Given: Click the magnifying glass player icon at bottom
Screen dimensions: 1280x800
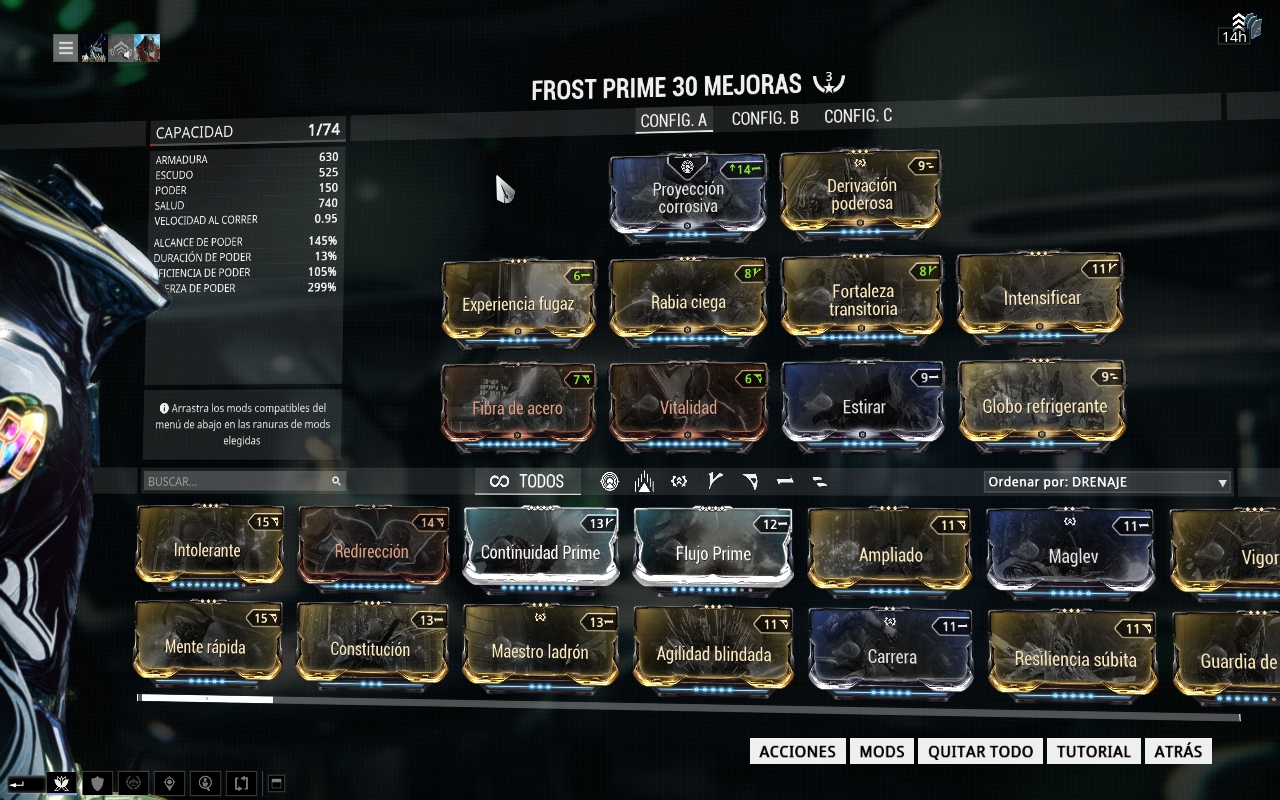Looking at the screenshot, I should click(x=205, y=783).
